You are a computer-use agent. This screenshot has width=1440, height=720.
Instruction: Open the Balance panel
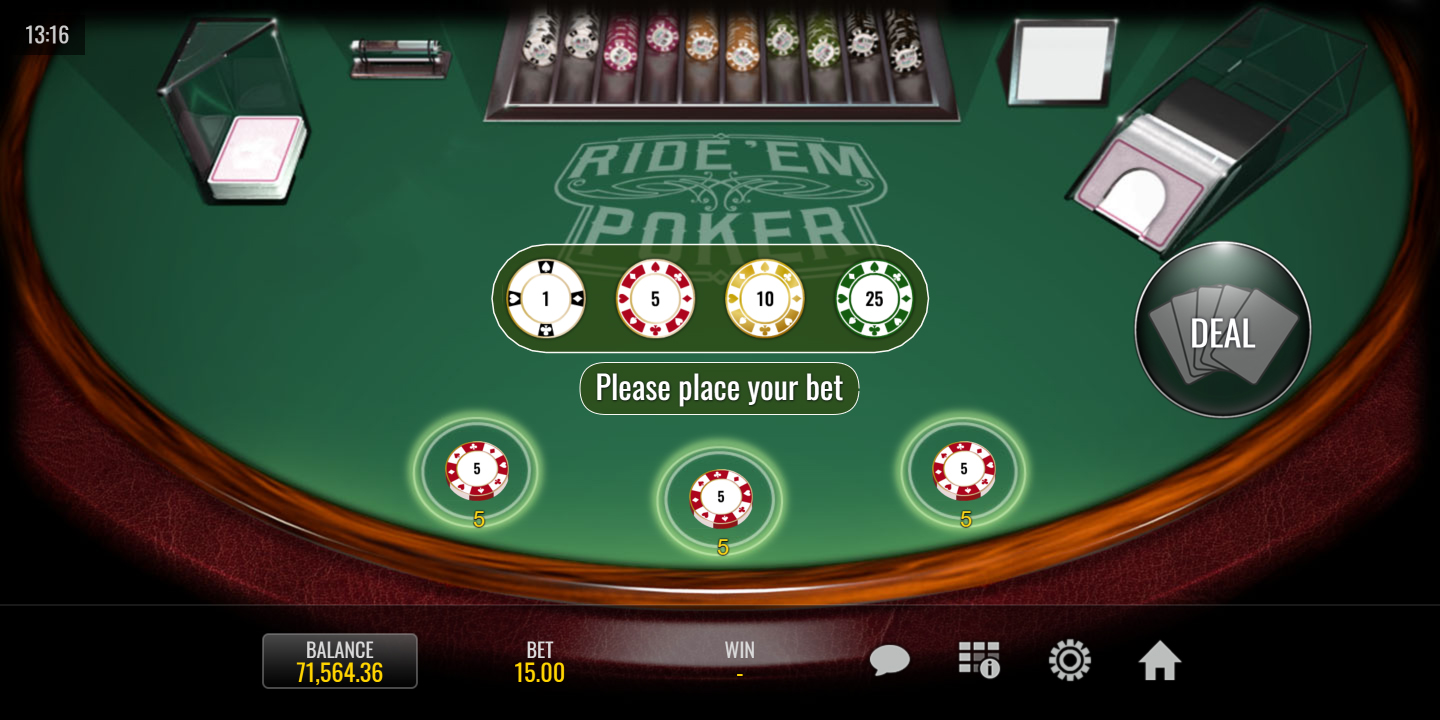340,661
